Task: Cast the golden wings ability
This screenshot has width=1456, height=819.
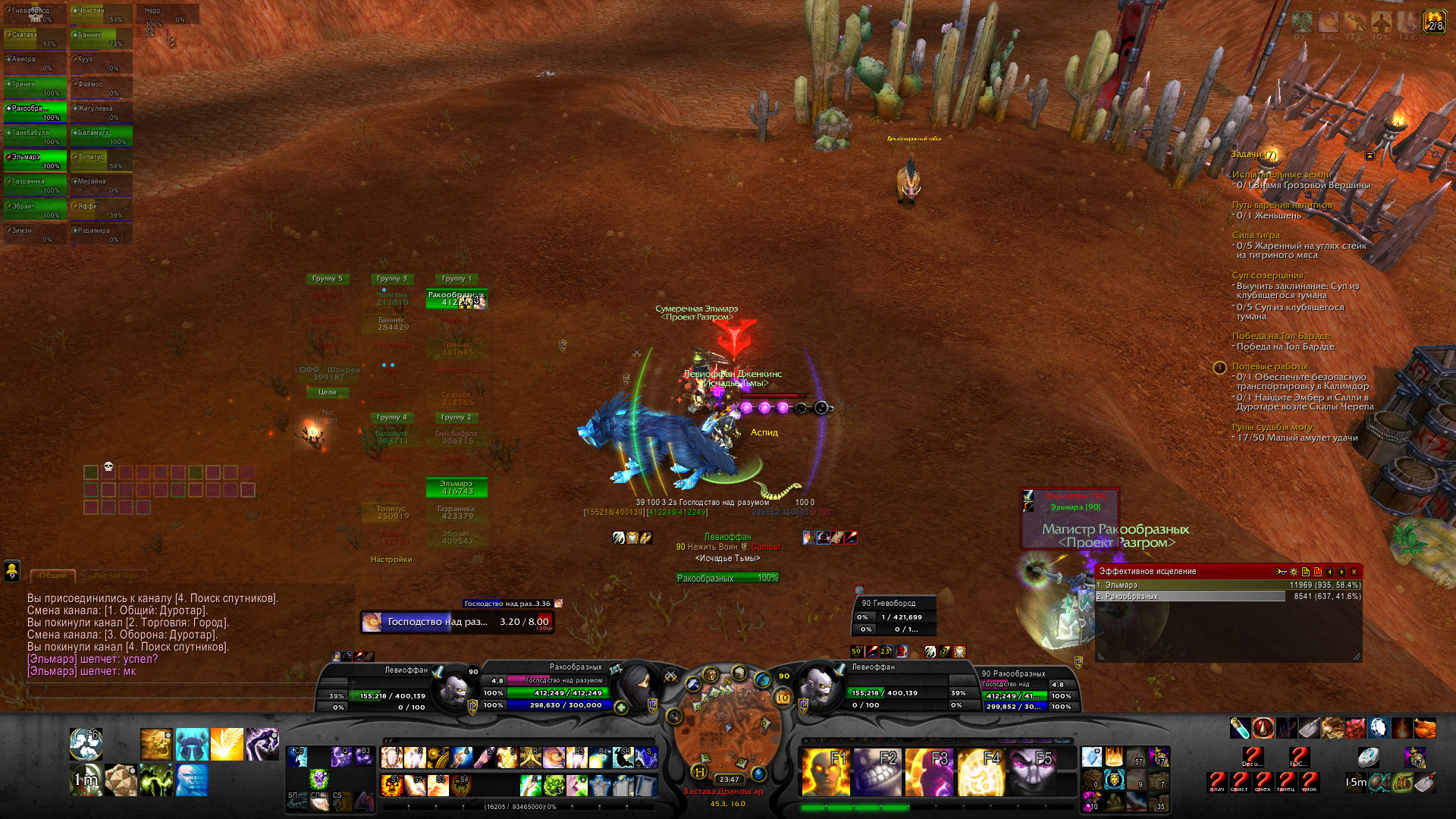Action: point(227,745)
